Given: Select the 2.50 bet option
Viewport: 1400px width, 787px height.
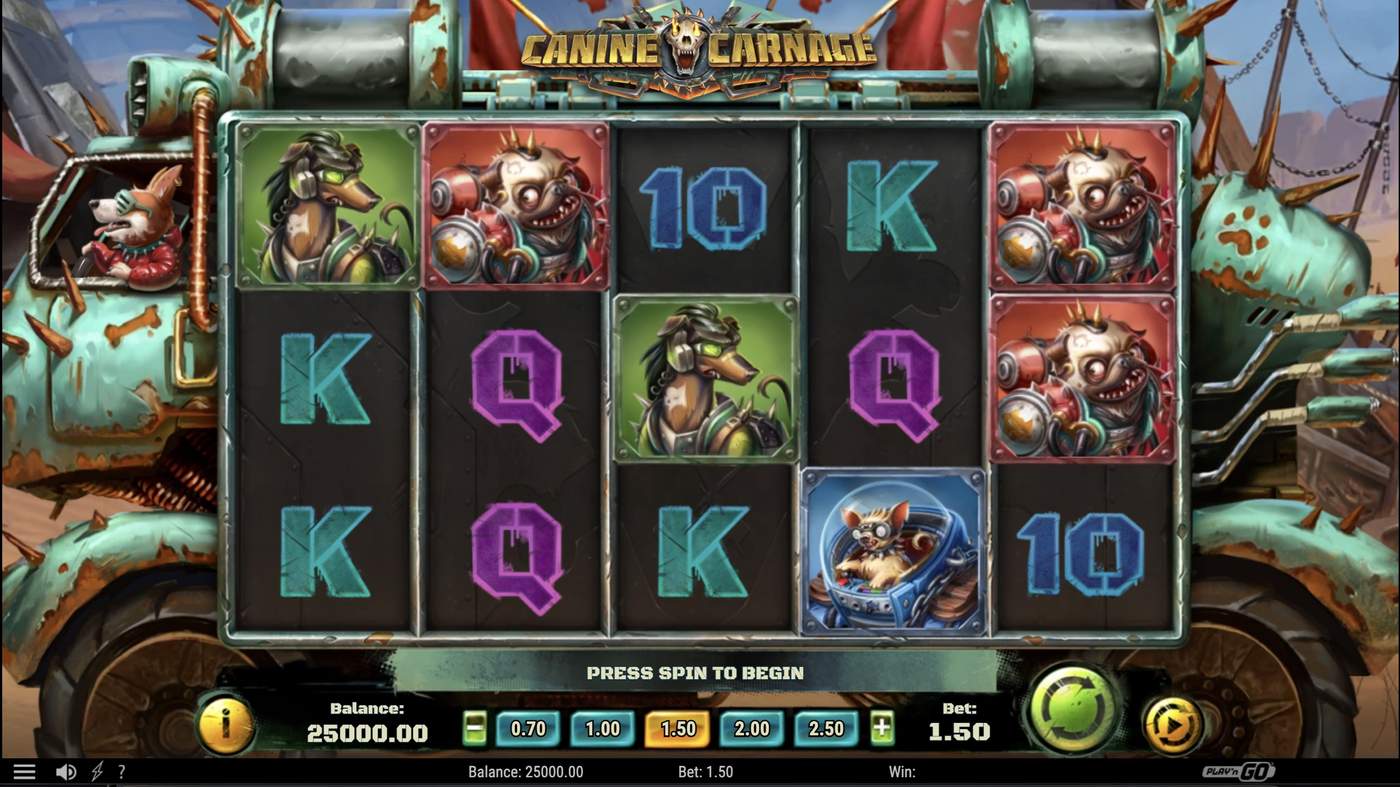Looking at the screenshot, I should tap(826, 729).
